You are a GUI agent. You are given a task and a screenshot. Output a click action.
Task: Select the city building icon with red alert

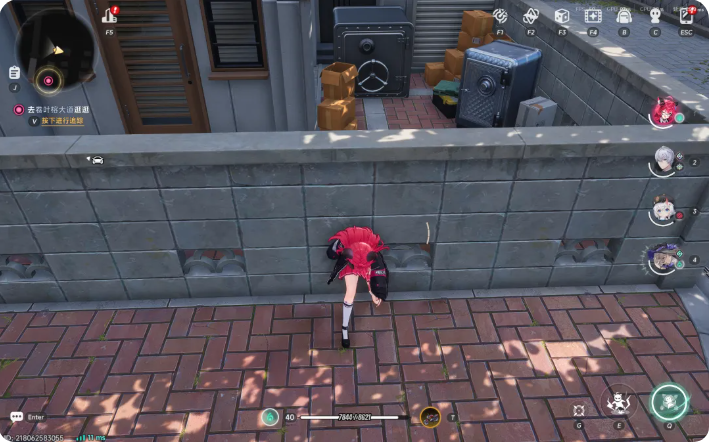[x=110, y=16]
